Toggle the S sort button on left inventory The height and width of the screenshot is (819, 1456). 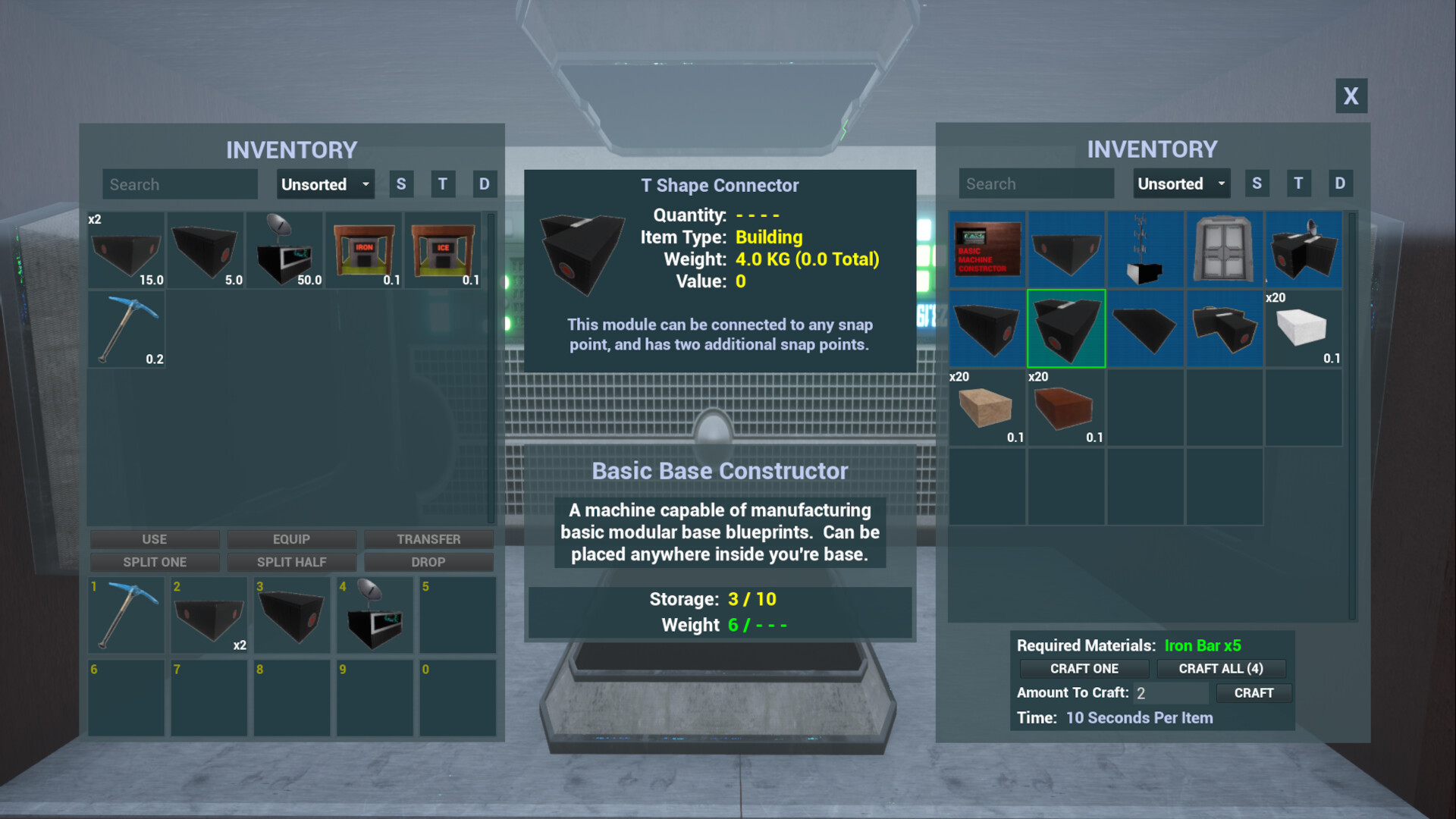(x=401, y=184)
